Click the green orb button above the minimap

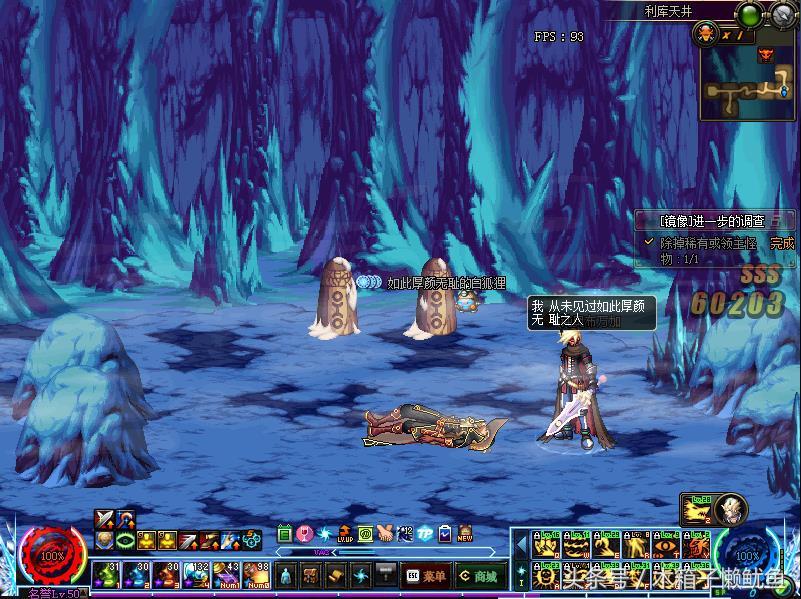click(749, 14)
